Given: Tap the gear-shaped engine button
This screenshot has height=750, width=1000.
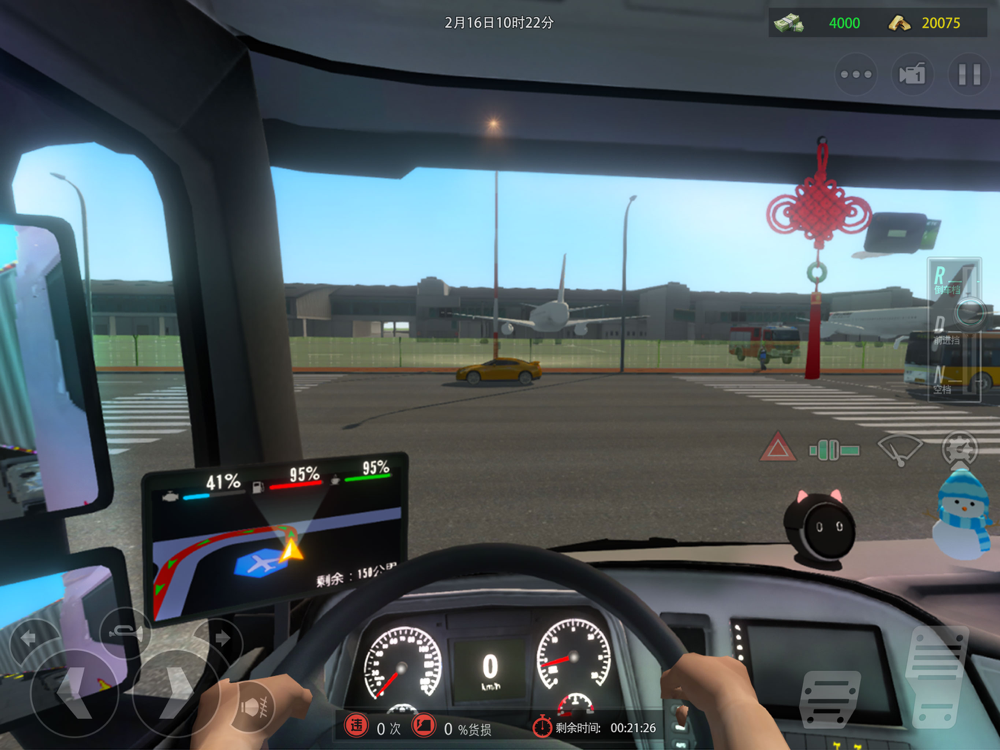Looking at the screenshot, I should (959, 448).
